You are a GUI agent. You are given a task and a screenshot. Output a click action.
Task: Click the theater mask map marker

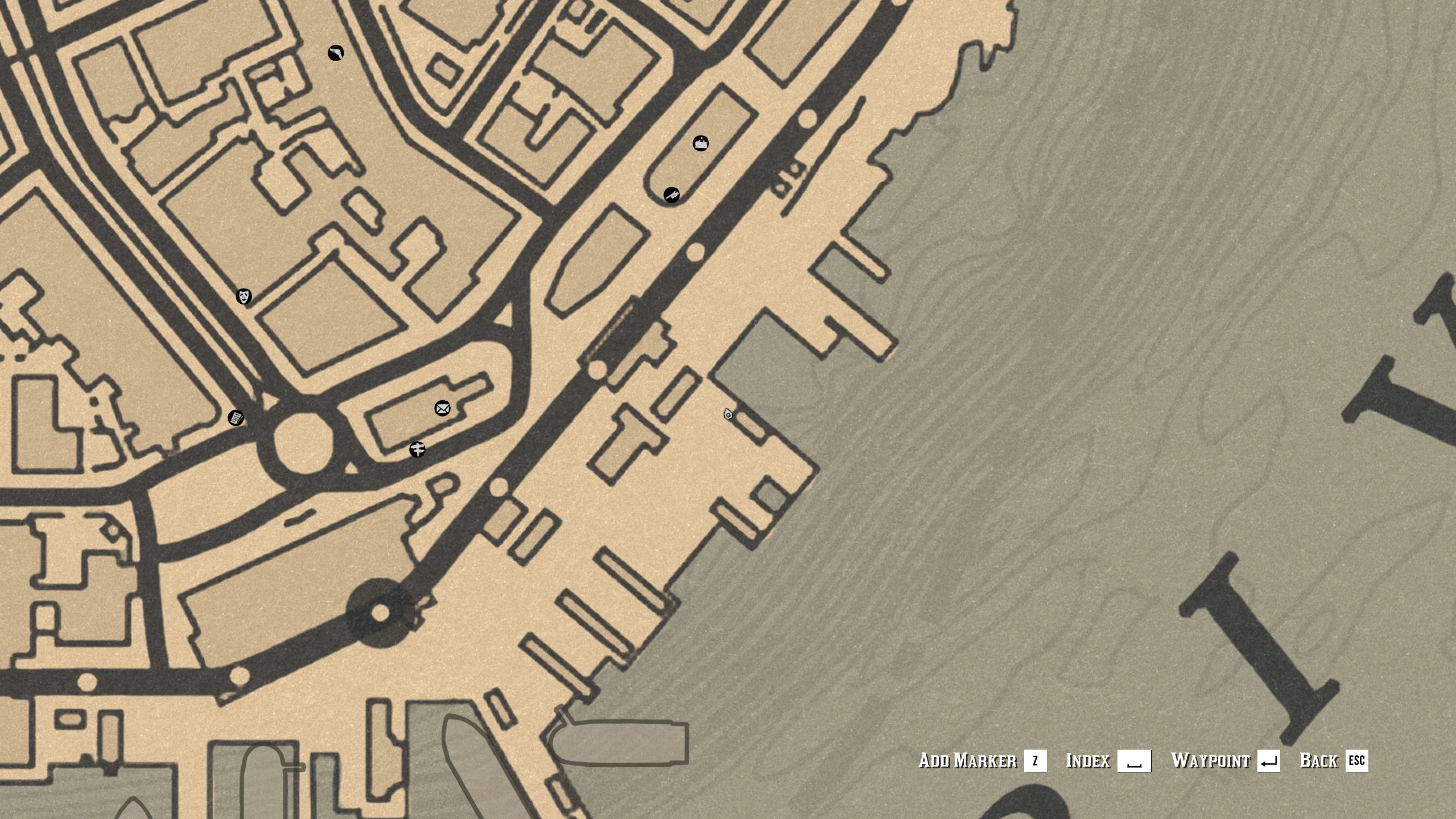pos(244,297)
